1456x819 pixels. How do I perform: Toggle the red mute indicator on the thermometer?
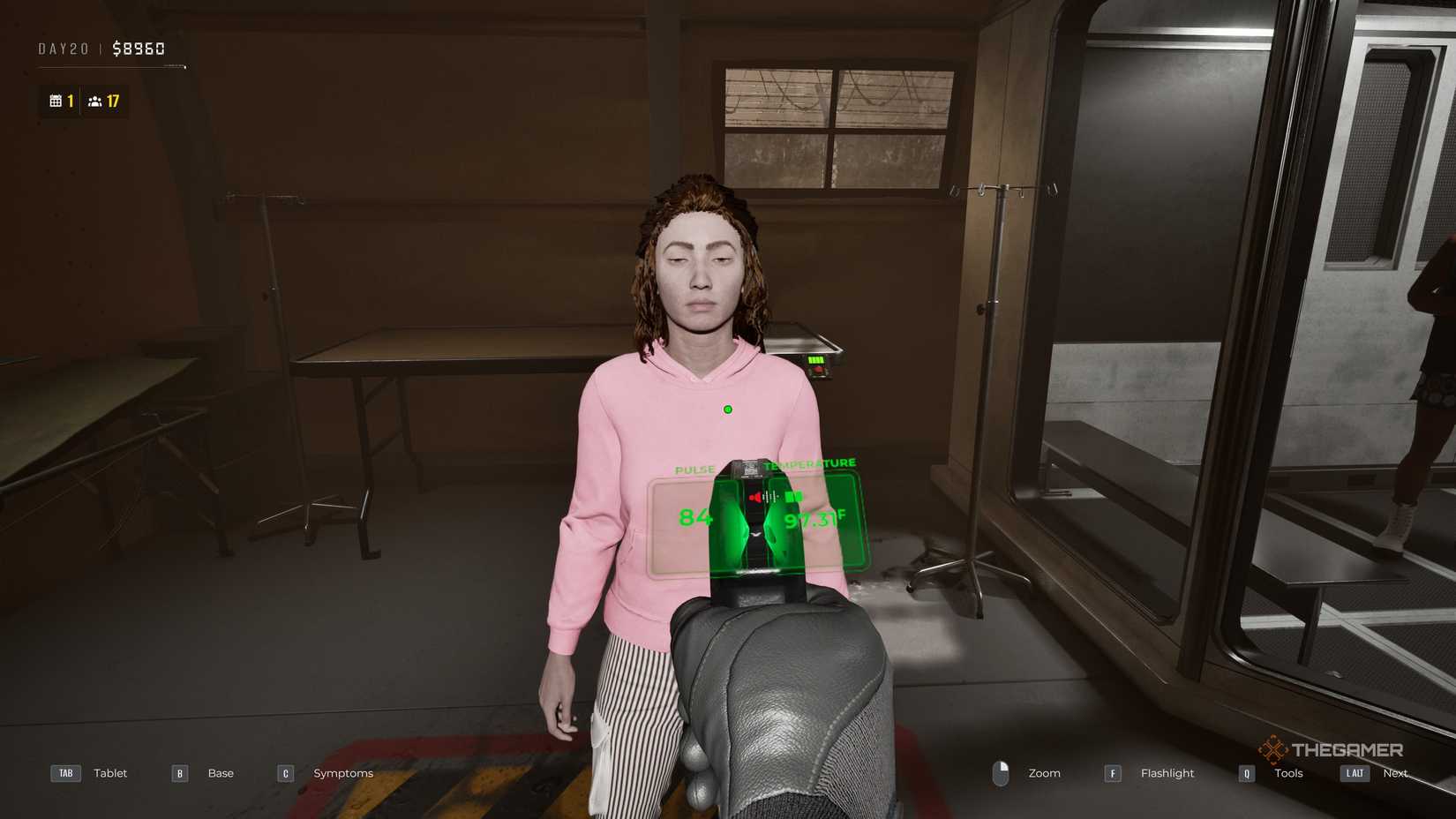[x=754, y=495]
